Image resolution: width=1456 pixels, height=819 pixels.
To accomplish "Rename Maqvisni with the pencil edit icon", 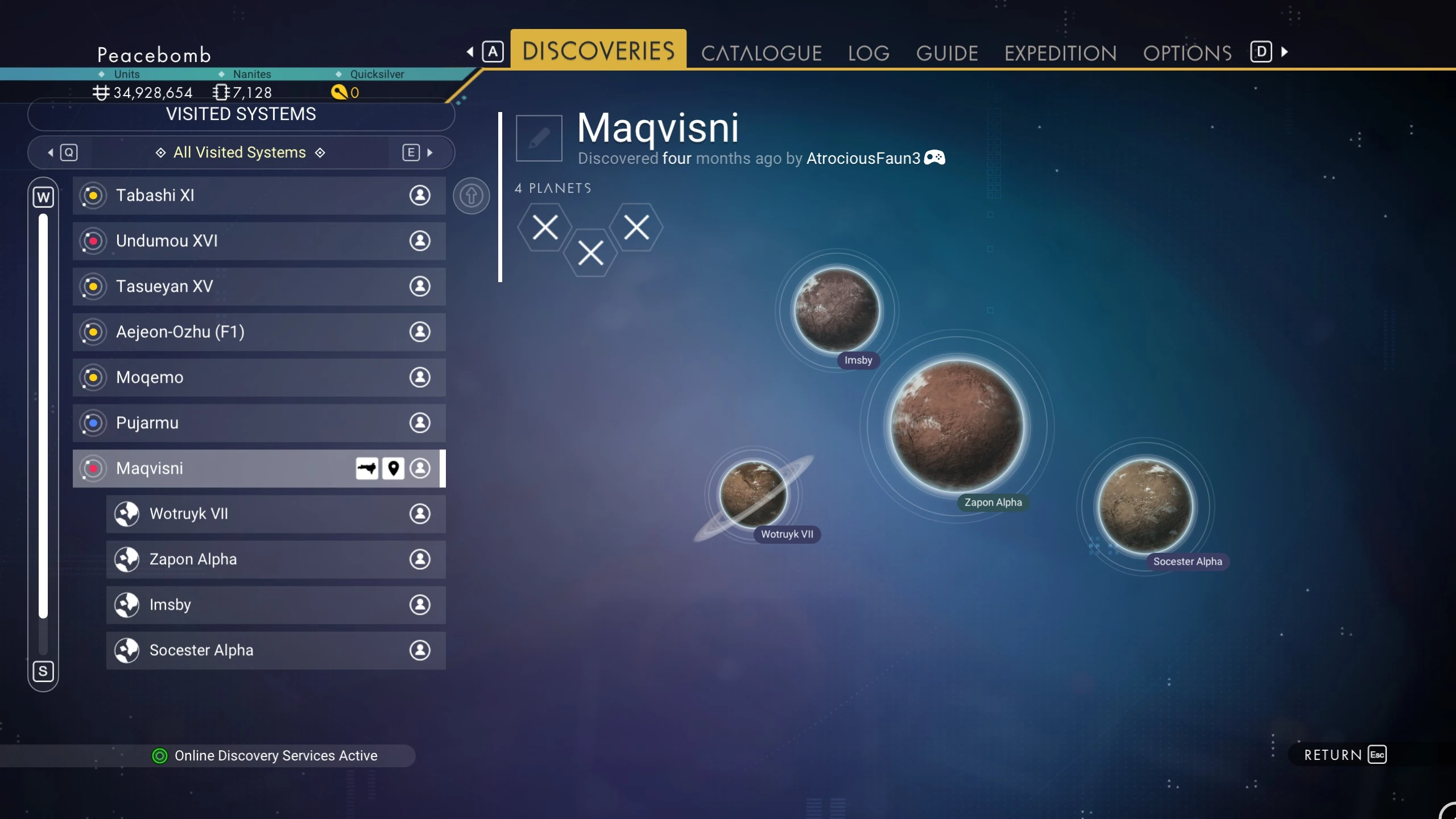I will click(539, 138).
